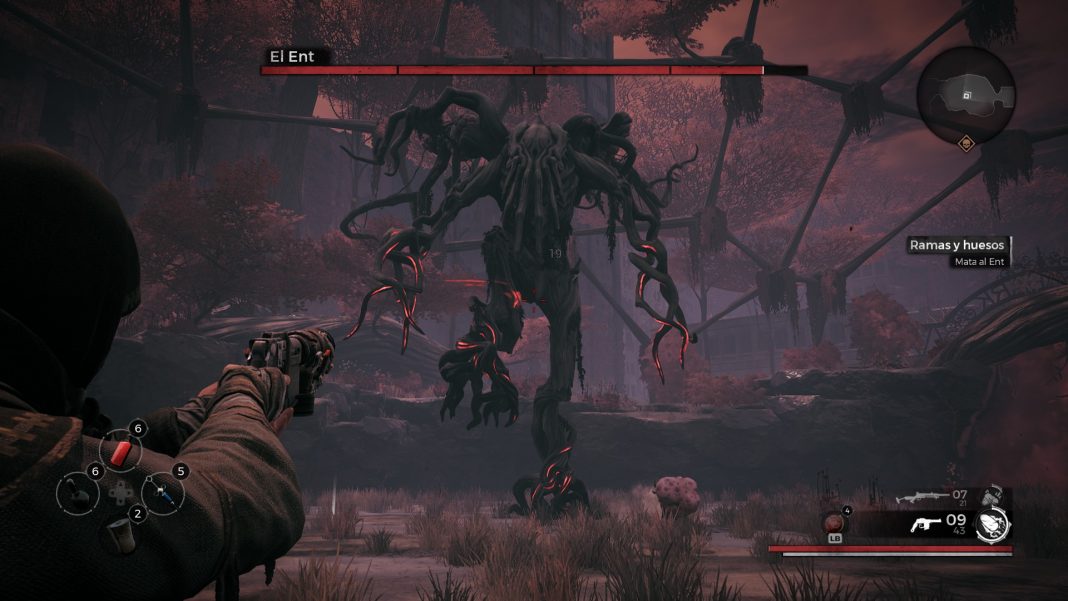Activate the pistol's weapon mod icon
1068x601 pixels.
(993, 523)
